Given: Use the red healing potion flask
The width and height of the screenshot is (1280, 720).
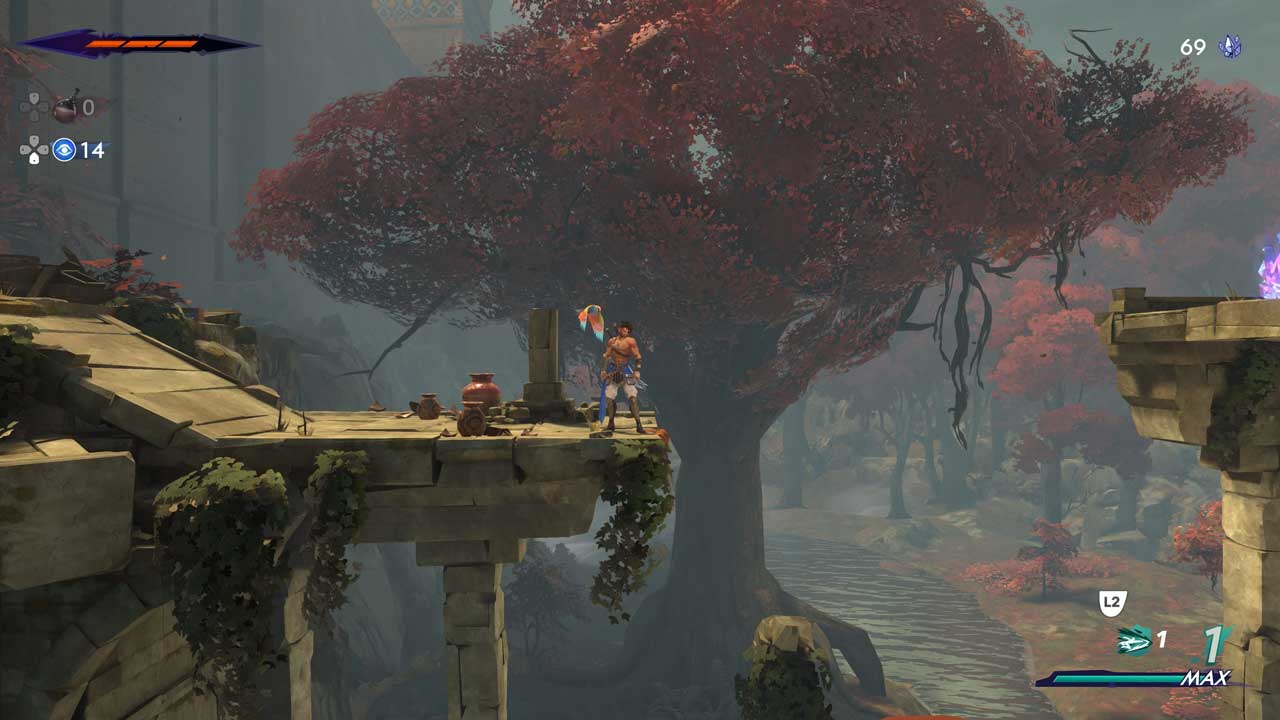Looking at the screenshot, I should tap(65, 106).
